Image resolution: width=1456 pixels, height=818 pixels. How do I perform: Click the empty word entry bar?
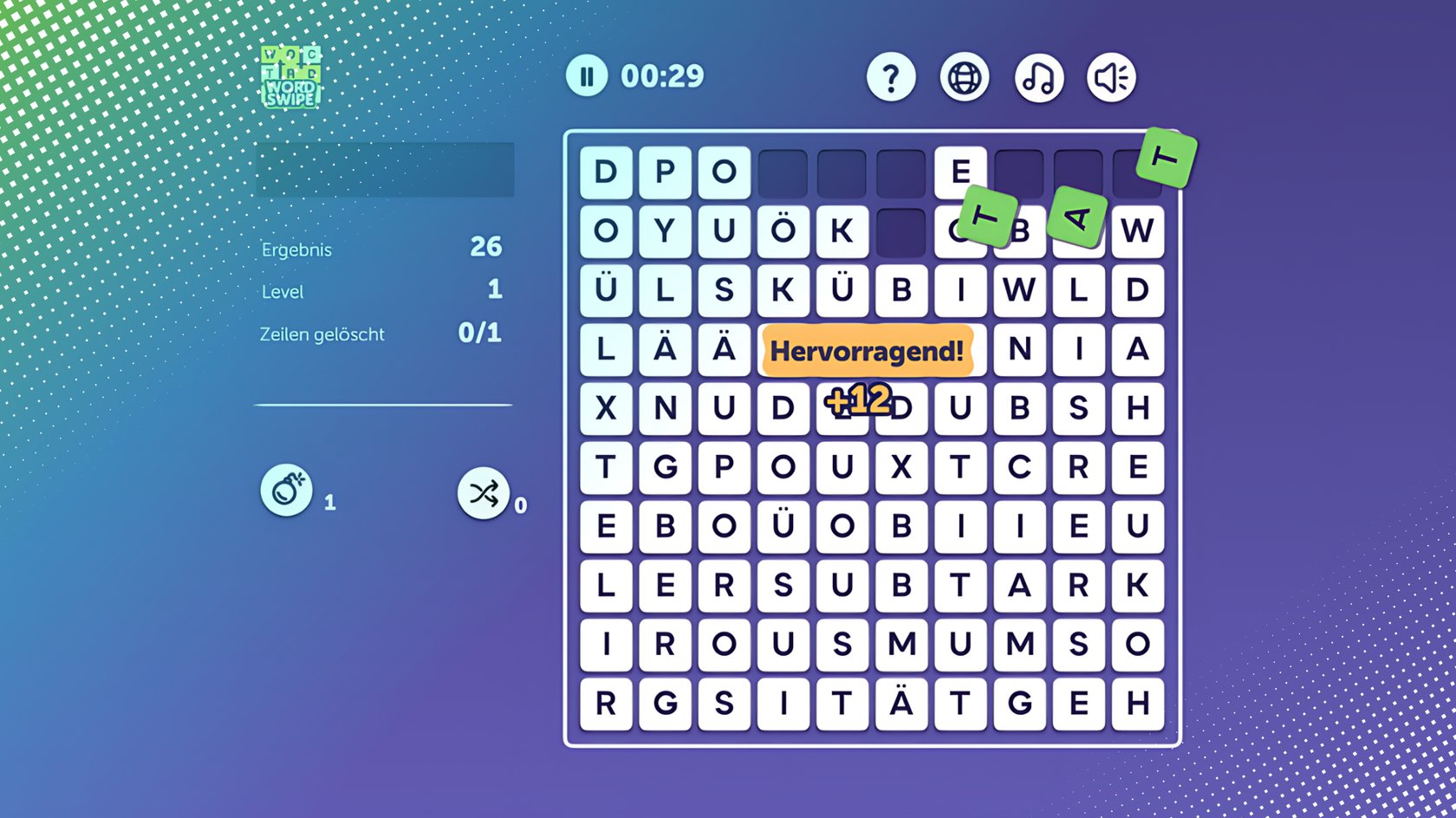[x=384, y=169]
